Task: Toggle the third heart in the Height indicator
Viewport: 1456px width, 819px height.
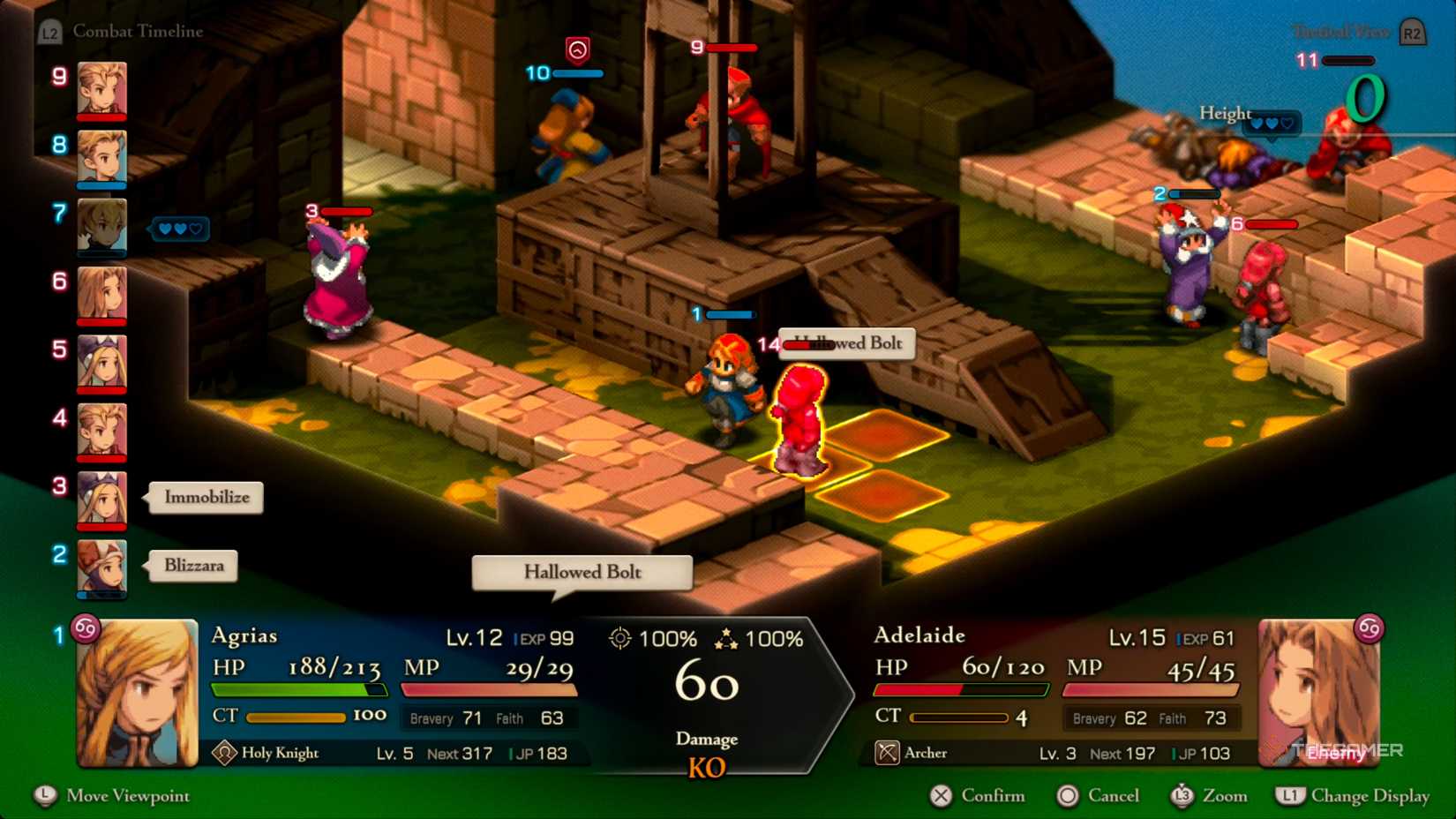Action: pyautogui.click(x=1287, y=124)
